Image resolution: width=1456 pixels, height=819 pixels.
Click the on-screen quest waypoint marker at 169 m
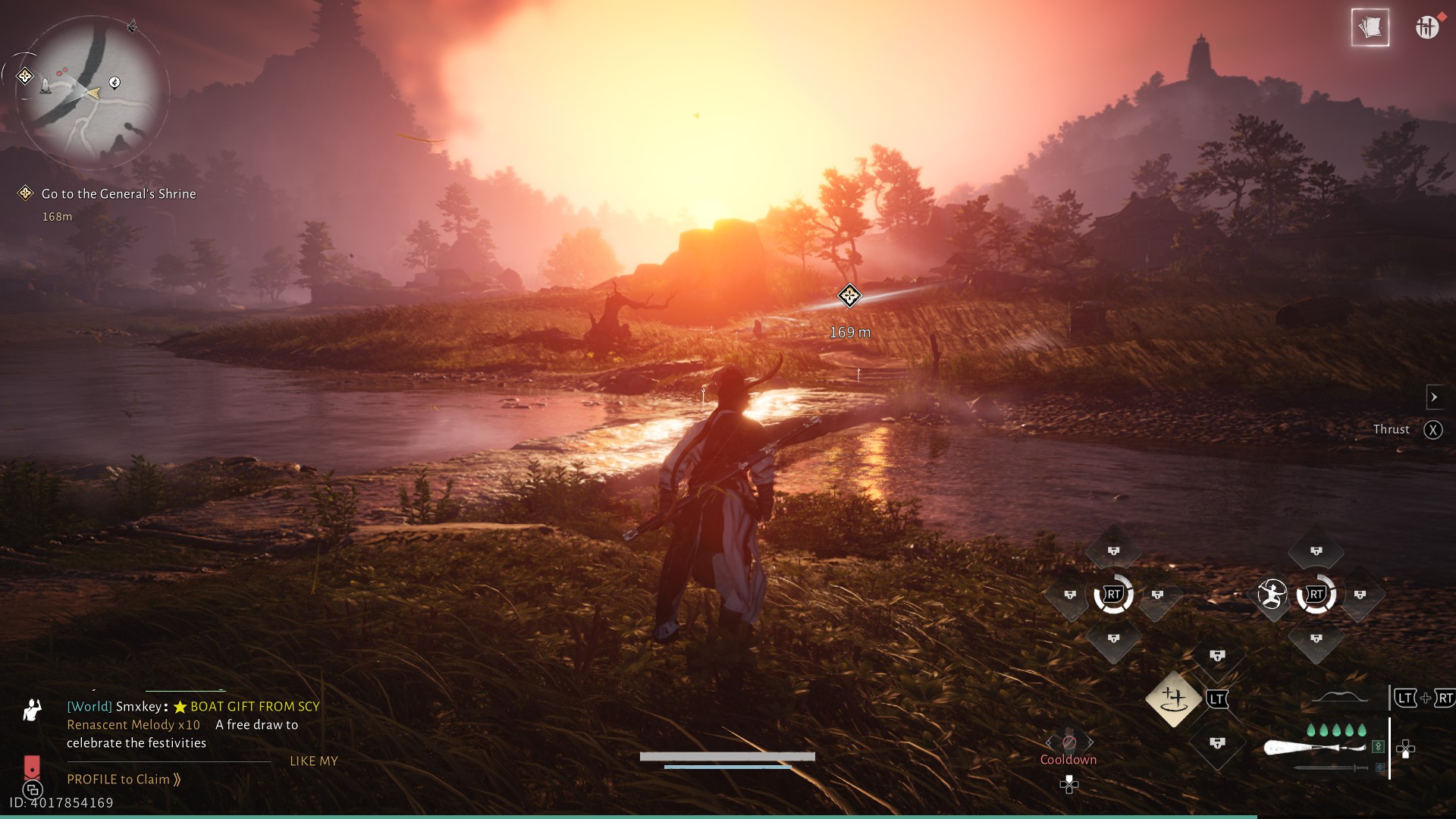(x=849, y=296)
